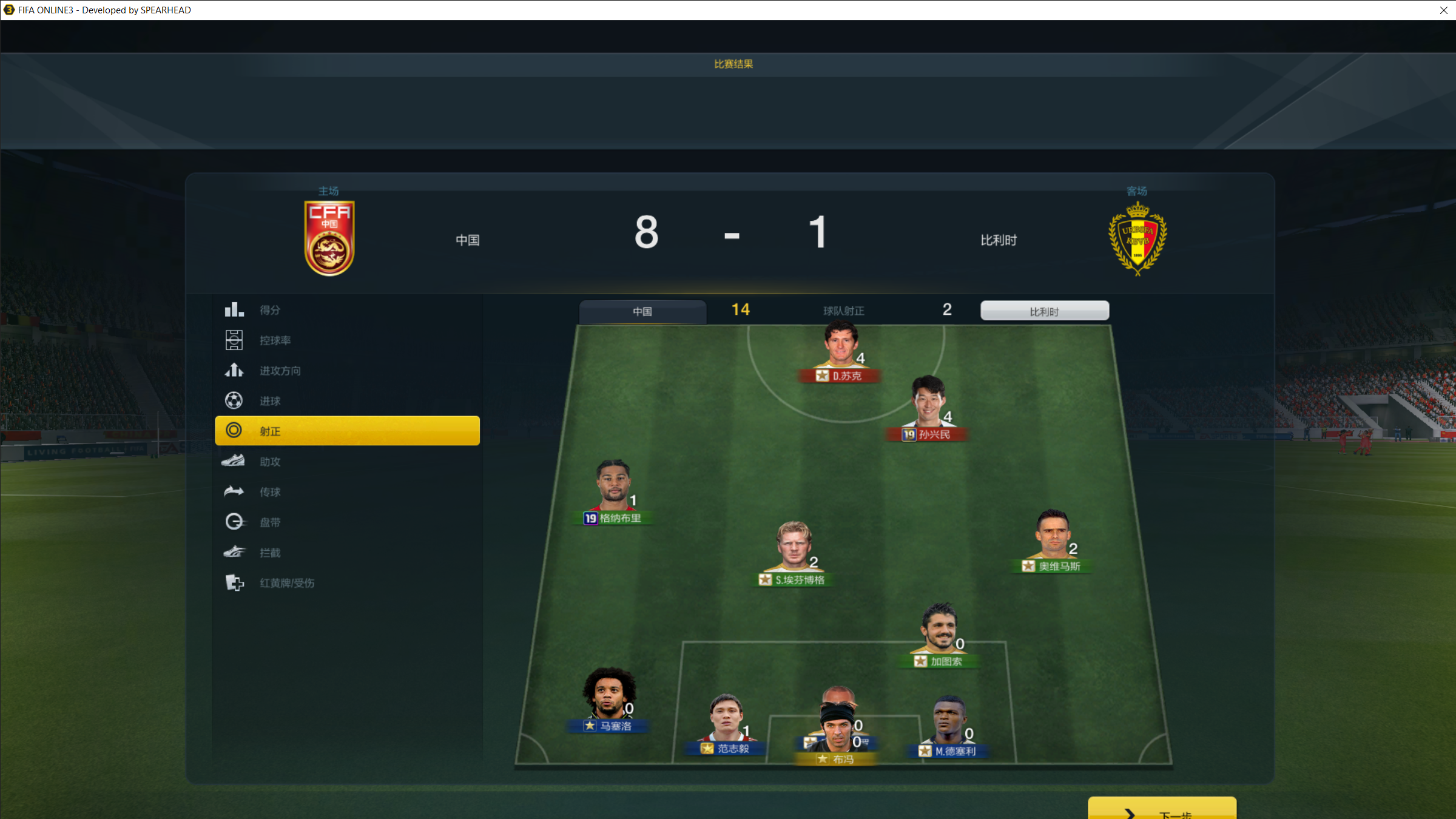Select the 控球率 possession entry
The width and height of the screenshot is (1456, 819).
275,340
